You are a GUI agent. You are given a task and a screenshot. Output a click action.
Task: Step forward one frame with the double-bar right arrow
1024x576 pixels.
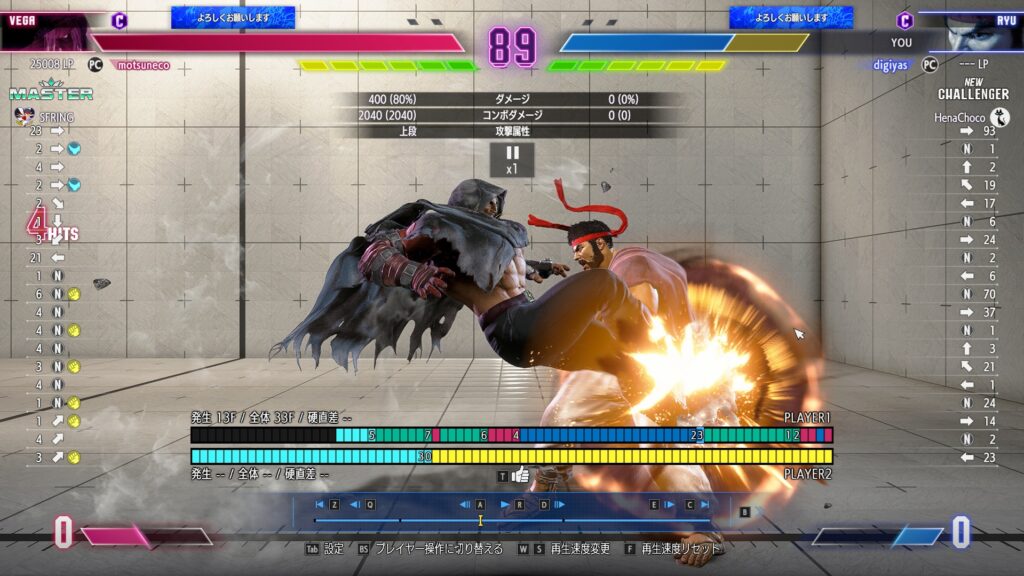[x=560, y=505]
